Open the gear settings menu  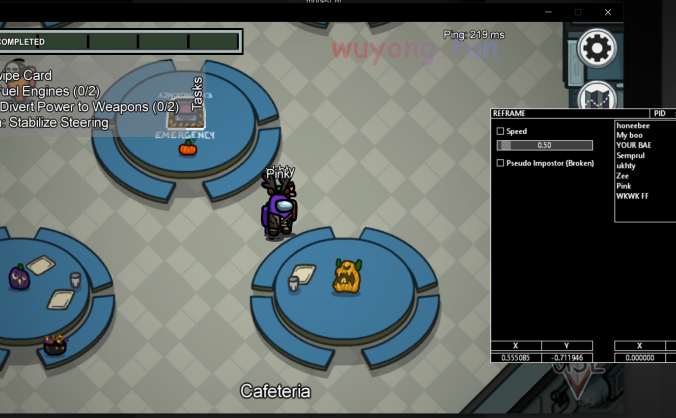pyautogui.click(x=597, y=48)
